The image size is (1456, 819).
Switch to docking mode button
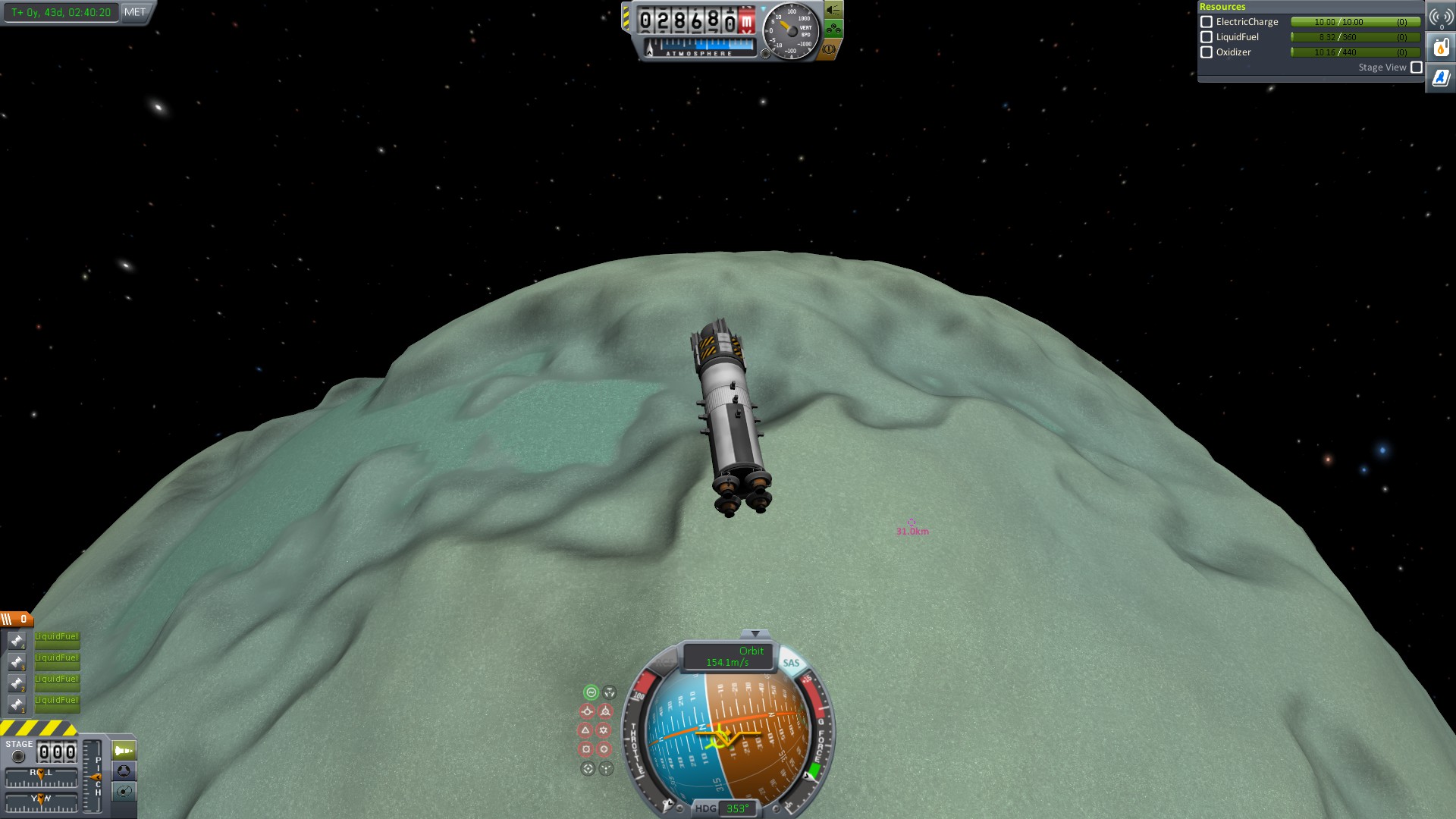(124, 771)
